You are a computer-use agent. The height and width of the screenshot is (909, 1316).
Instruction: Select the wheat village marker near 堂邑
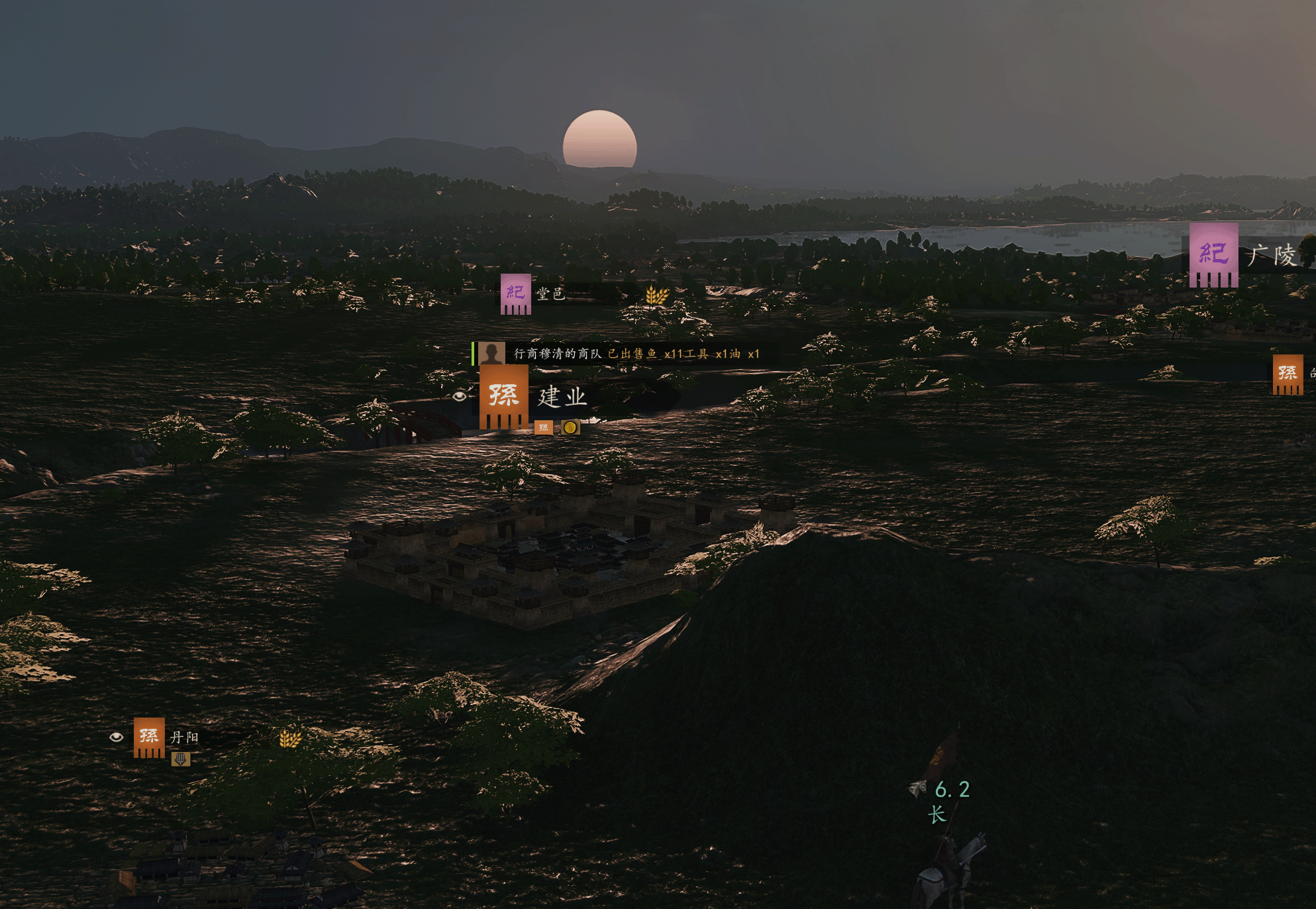[656, 295]
